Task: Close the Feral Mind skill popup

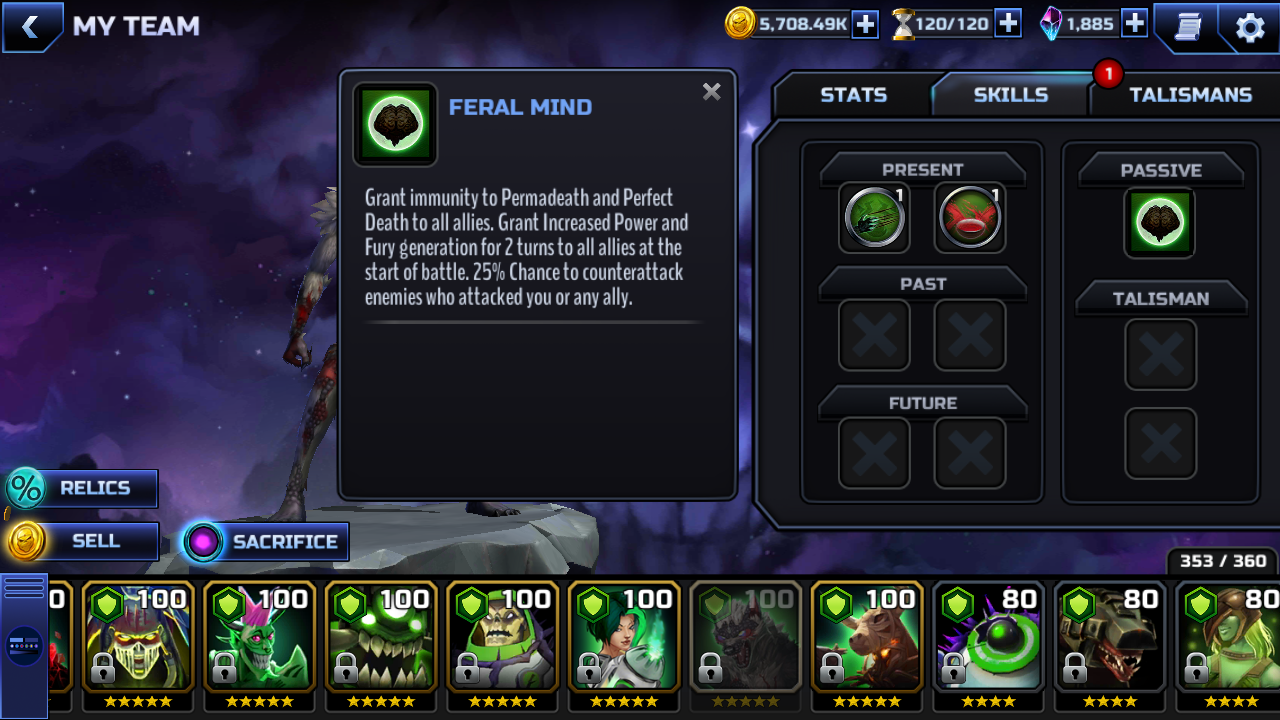Action: tap(711, 93)
